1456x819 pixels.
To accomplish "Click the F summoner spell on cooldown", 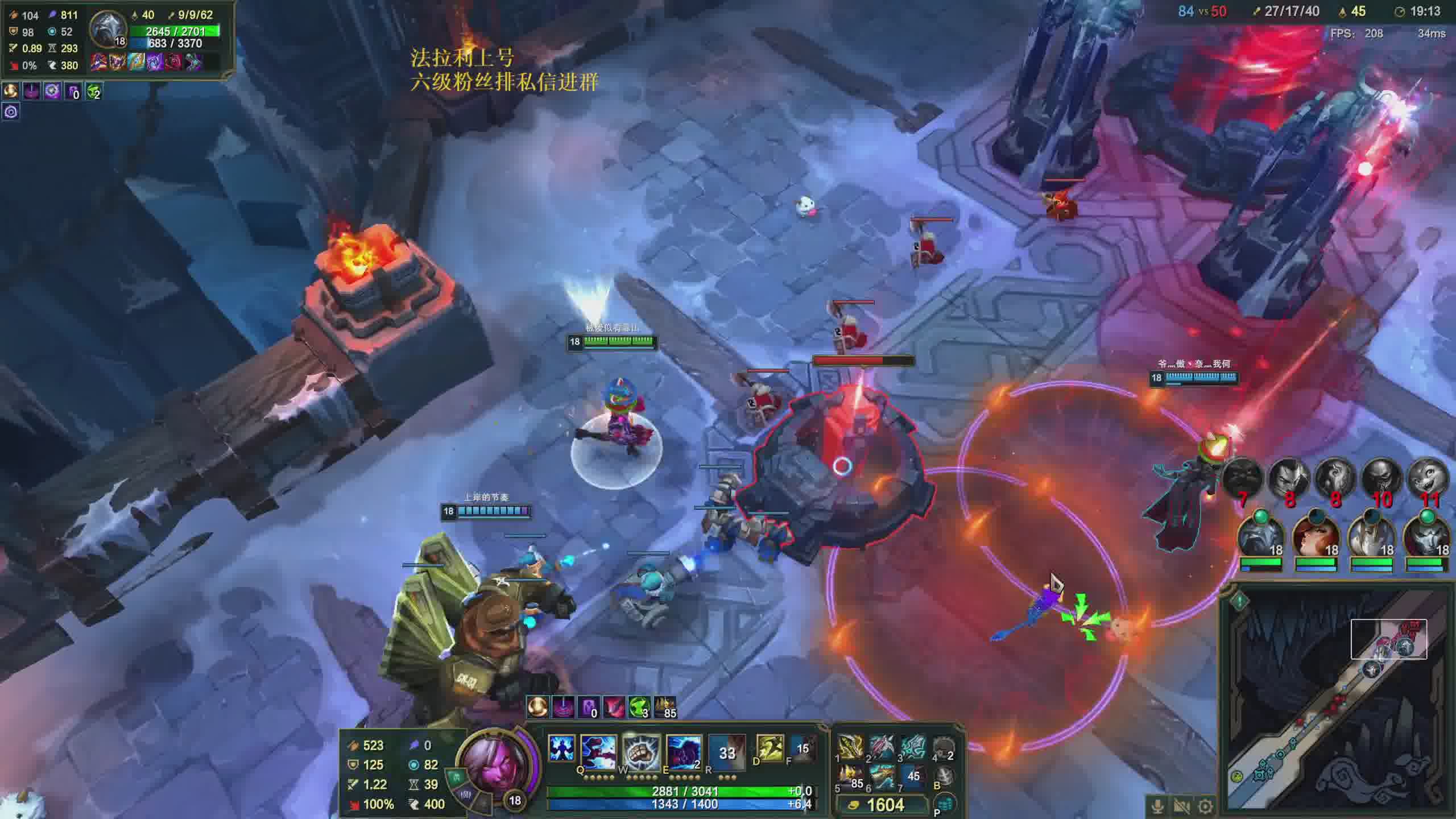I will tap(803, 747).
